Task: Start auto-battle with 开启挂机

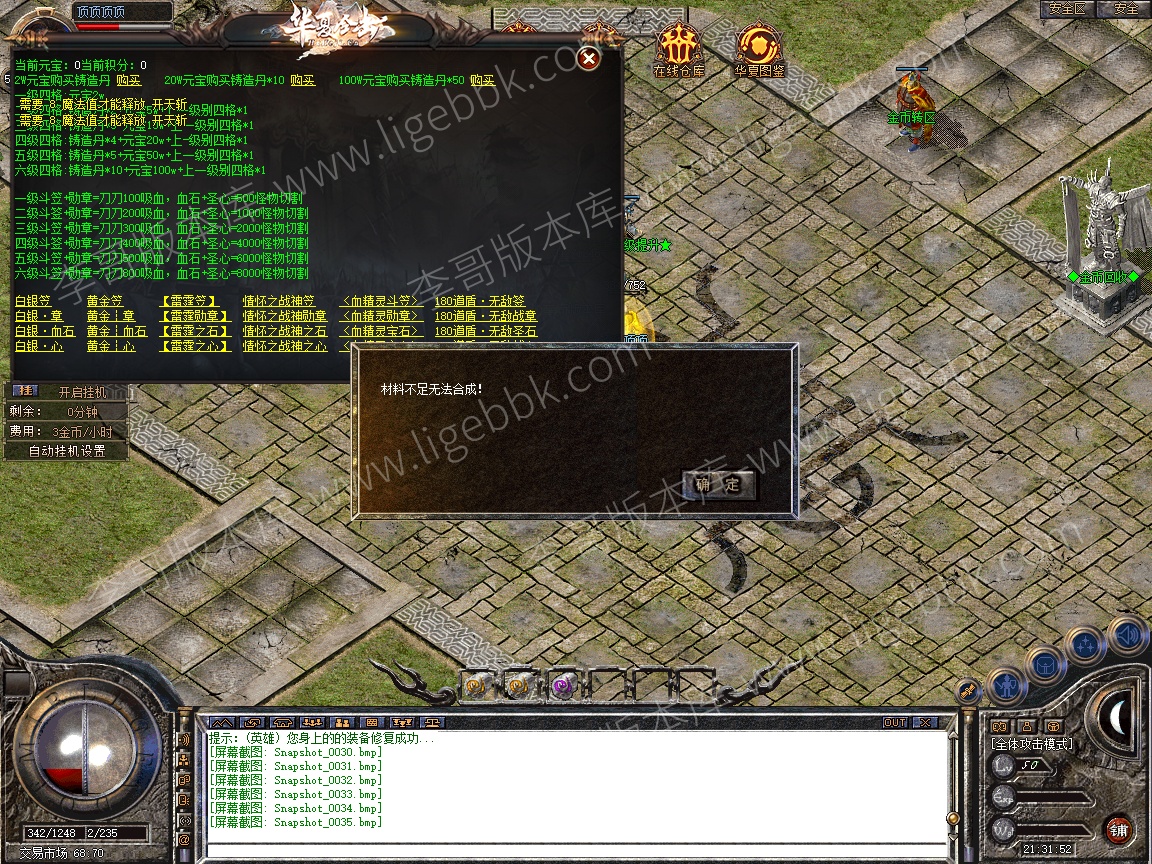Action: point(80,392)
